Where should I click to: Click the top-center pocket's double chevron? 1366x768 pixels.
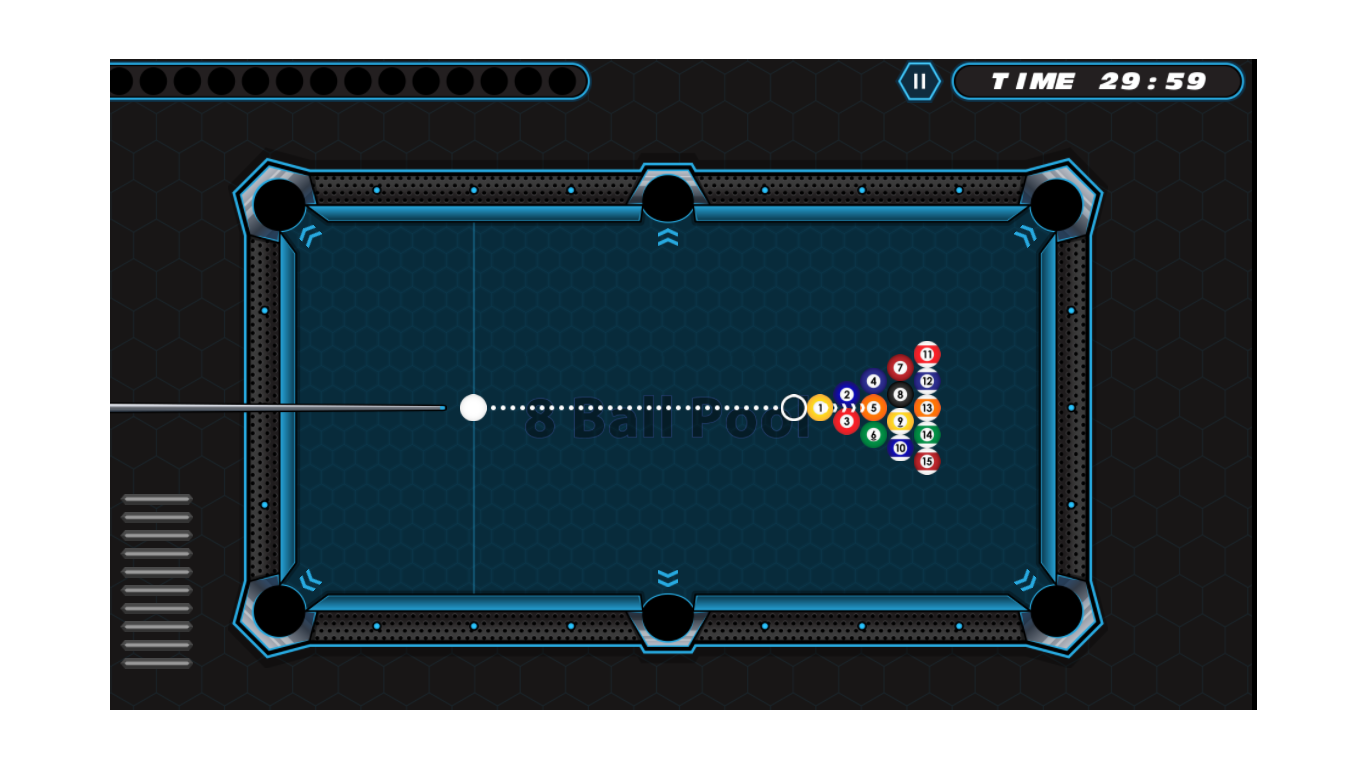[667, 235]
